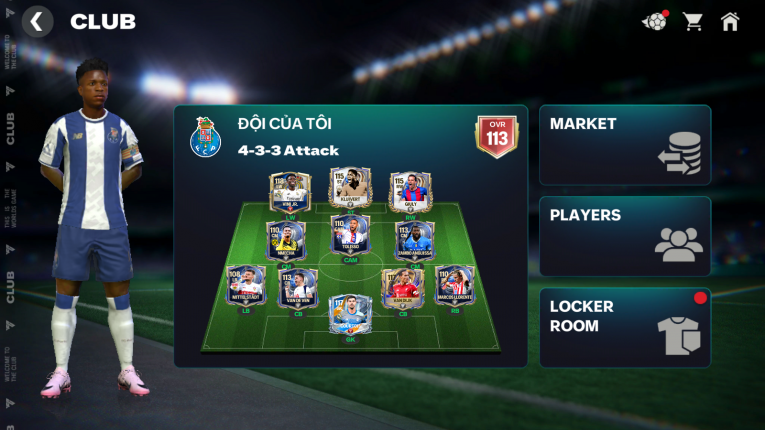Return to the home screen
This screenshot has width=765, height=430.
pyautogui.click(x=730, y=21)
